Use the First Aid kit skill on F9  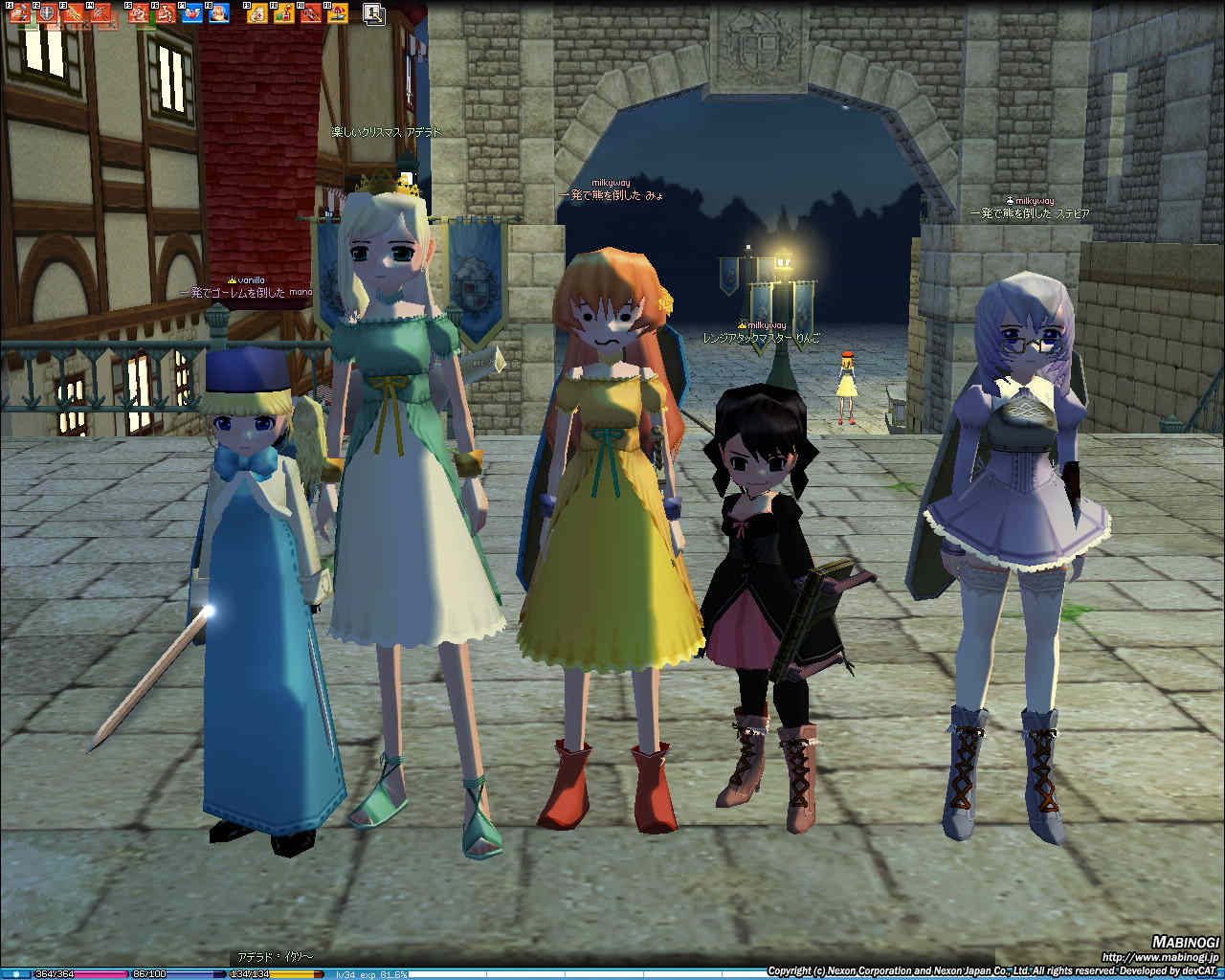[256, 13]
